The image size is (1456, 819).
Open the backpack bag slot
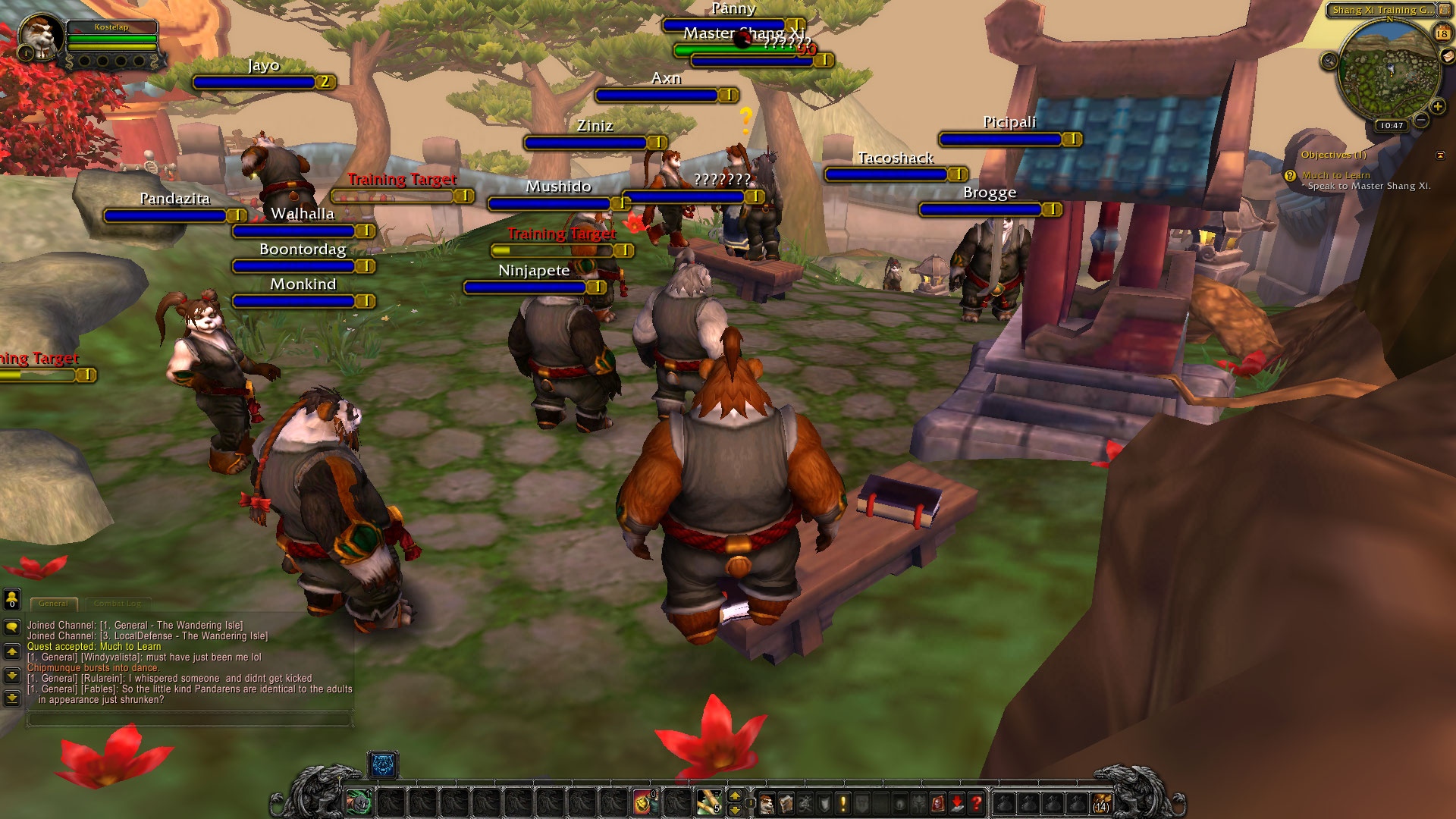pos(1101,803)
